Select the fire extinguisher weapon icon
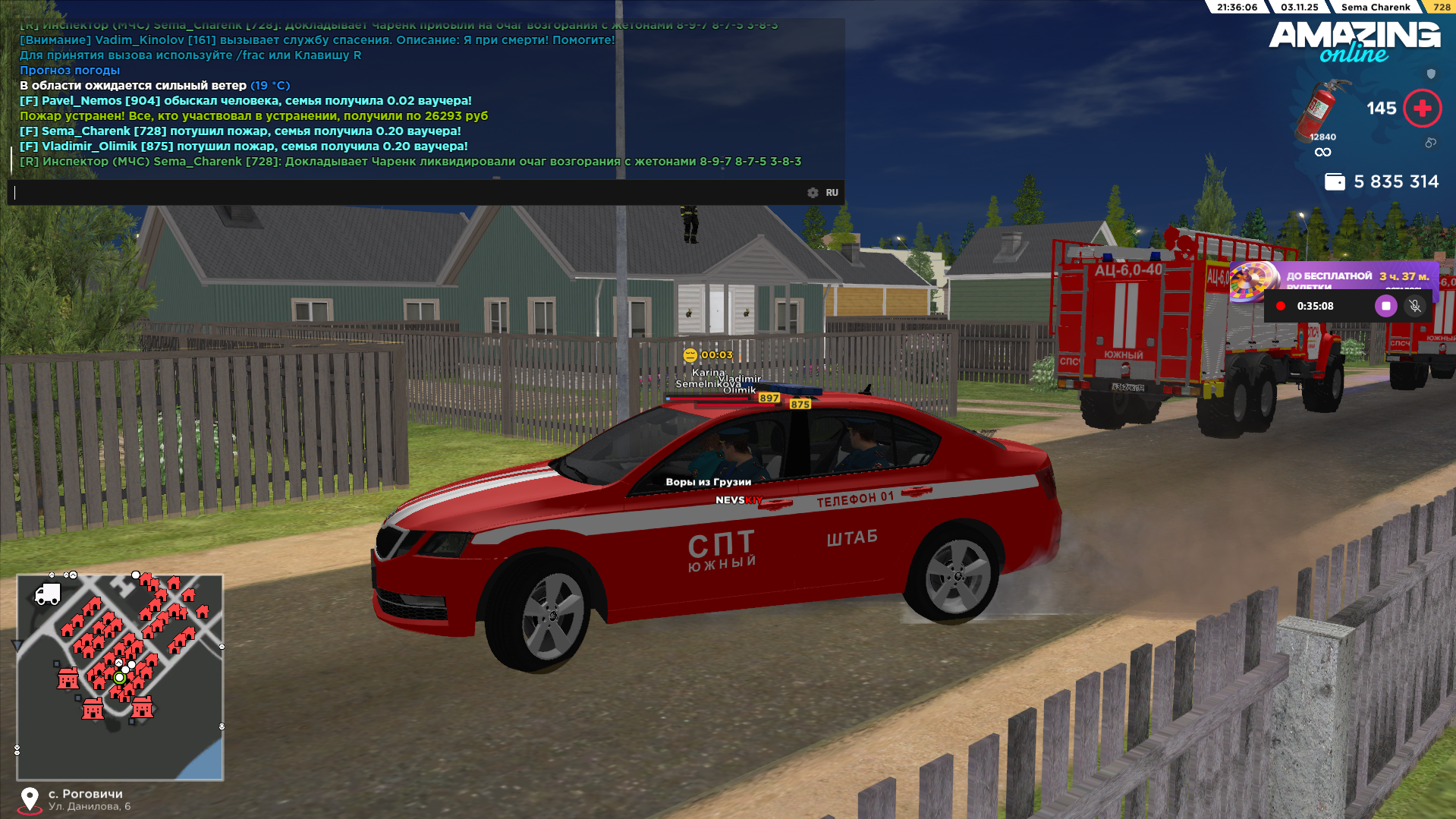Viewport: 1456px width, 819px height. point(1321,111)
